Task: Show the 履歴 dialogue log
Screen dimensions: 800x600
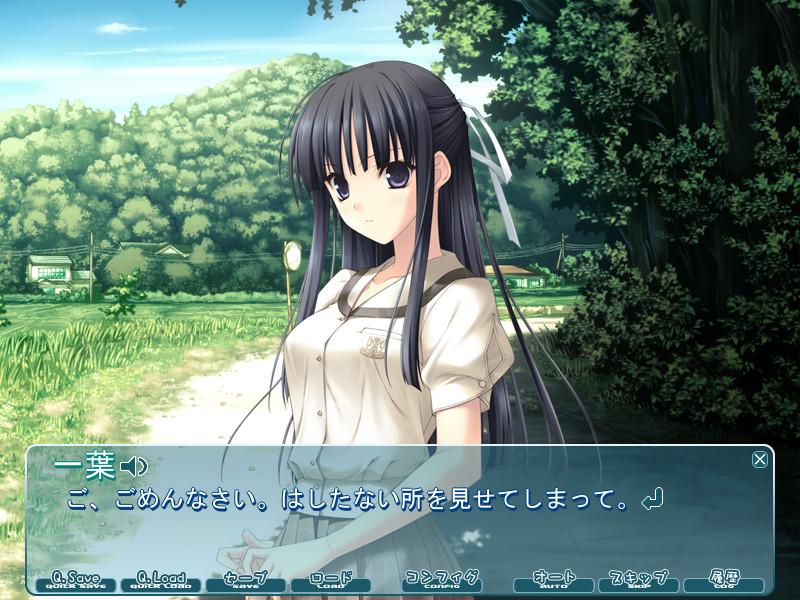Action: pyautogui.click(x=723, y=581)
